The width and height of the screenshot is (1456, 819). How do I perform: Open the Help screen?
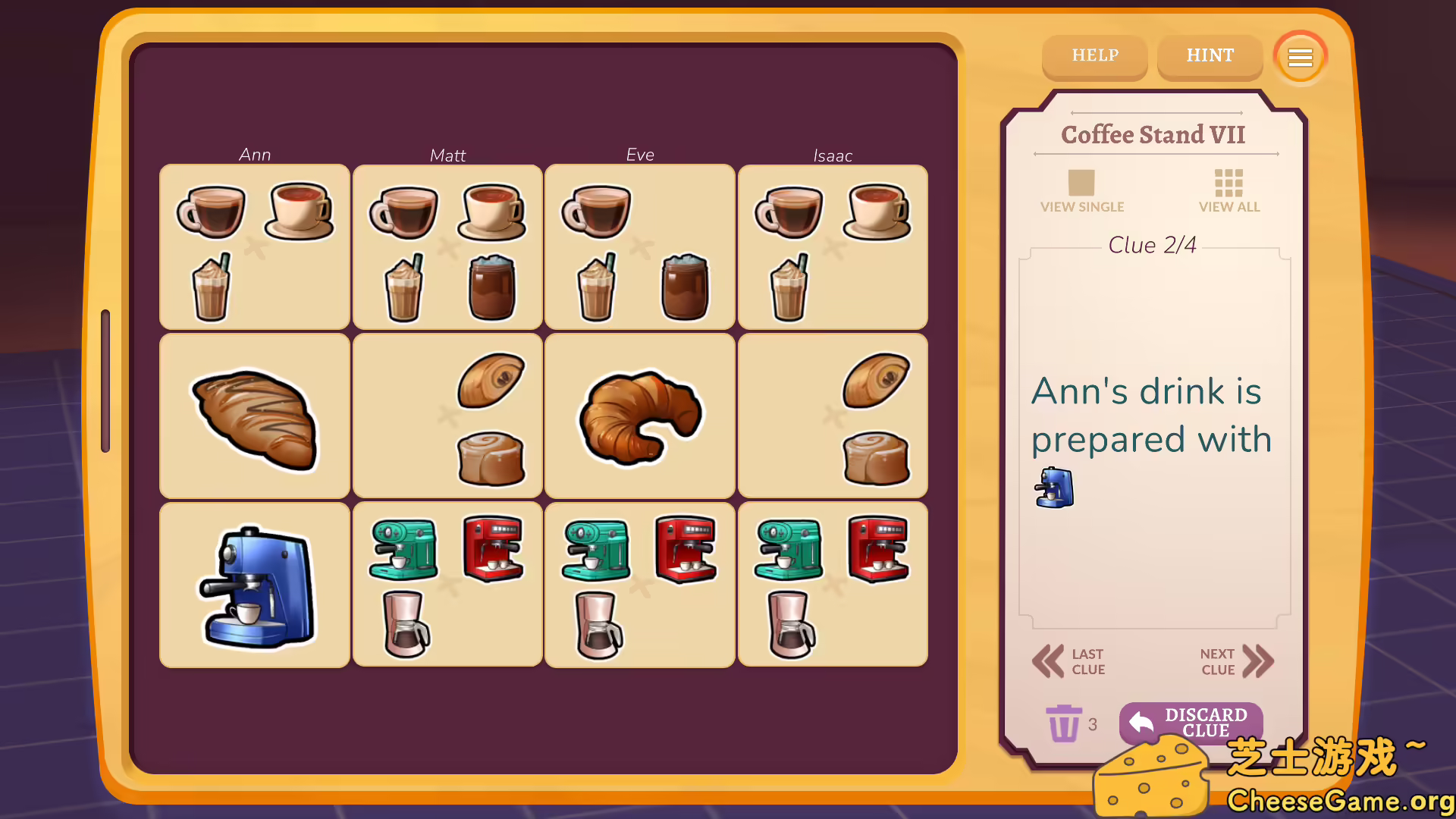1094,56
